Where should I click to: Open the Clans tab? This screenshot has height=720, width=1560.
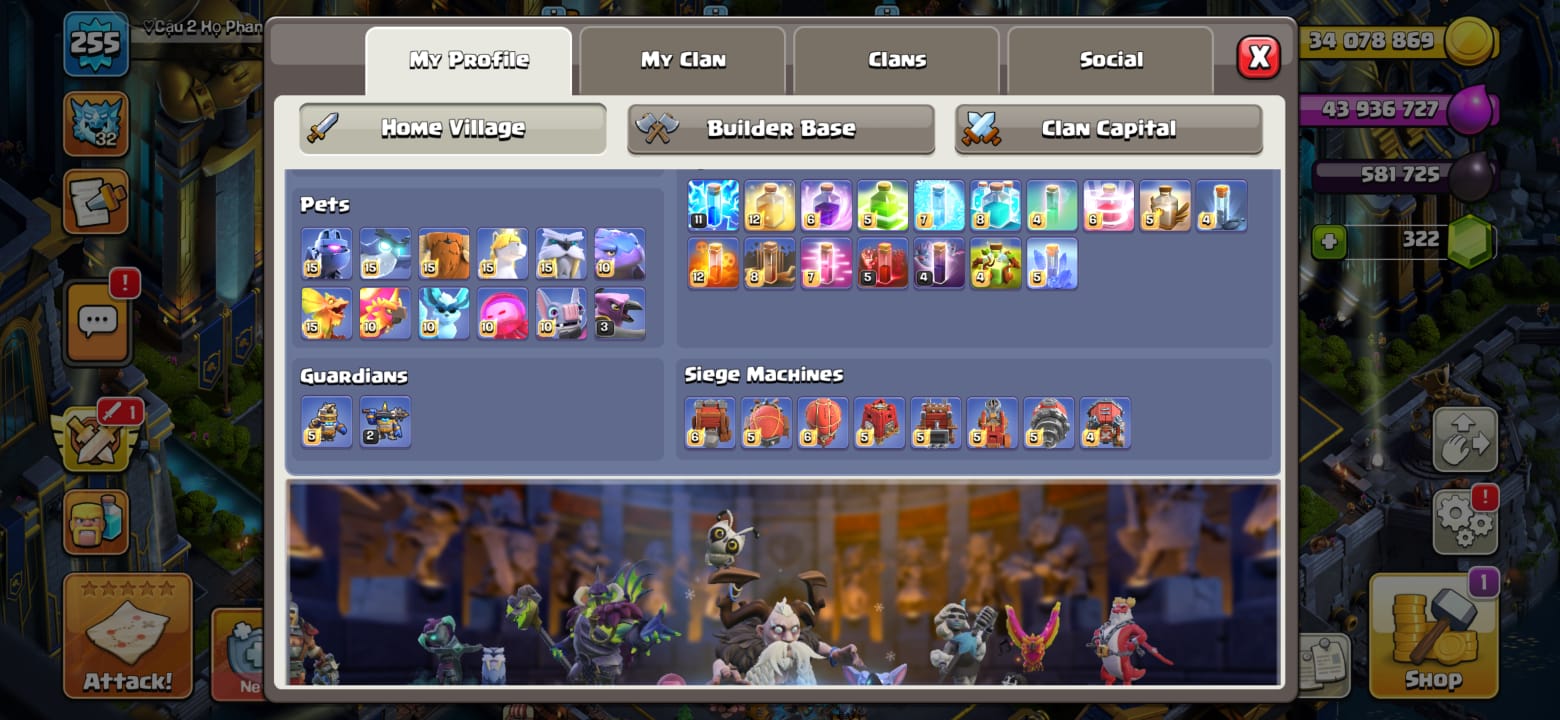[x=897, y=60]
